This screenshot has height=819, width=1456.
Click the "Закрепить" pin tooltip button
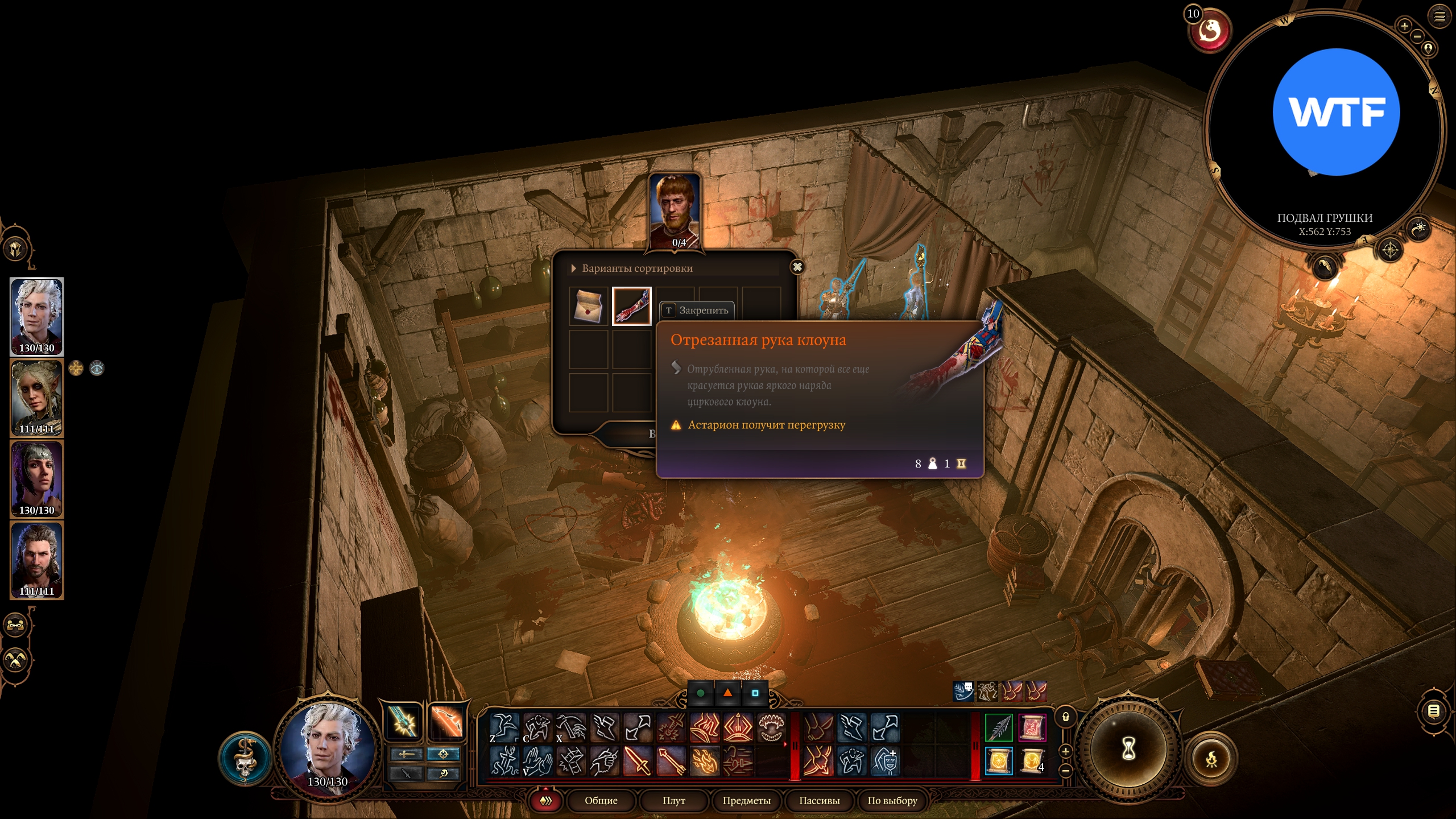[x=697, y=311]
